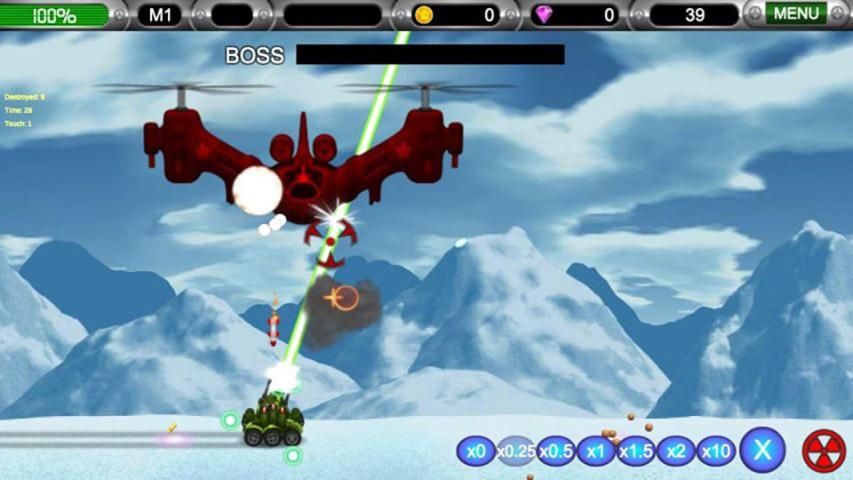The image size is (853, 480).
Task: Switch speed to x1
Action: point(596,451)
